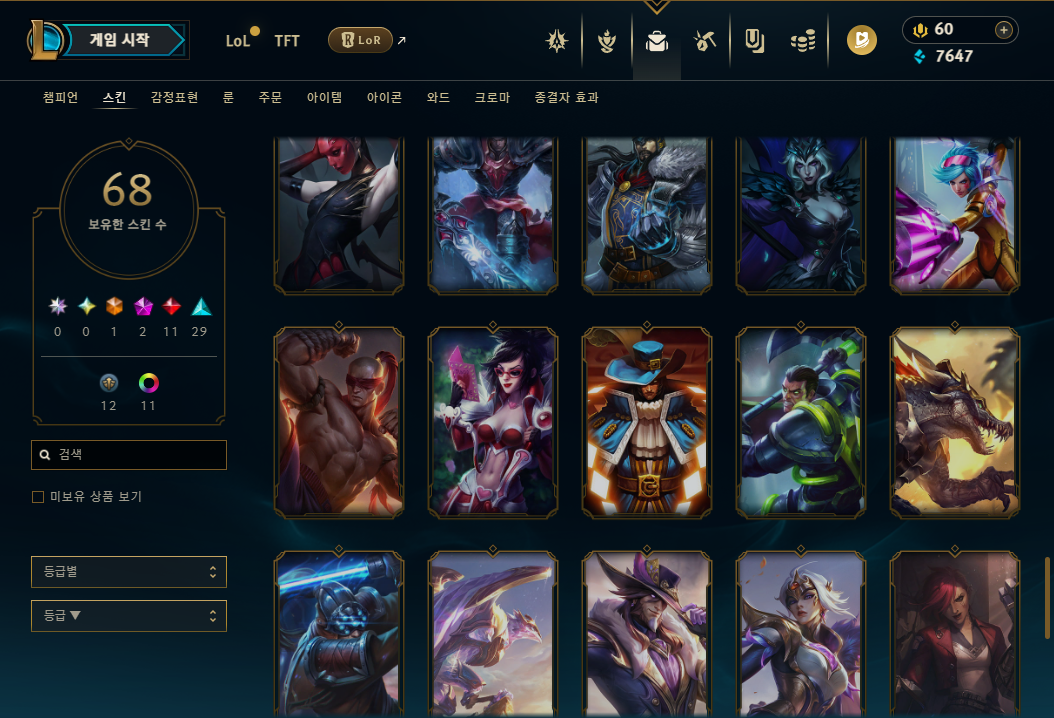Open the 등급 ▼ sort dropdown

pyautogui.click(x=129, y=616)
